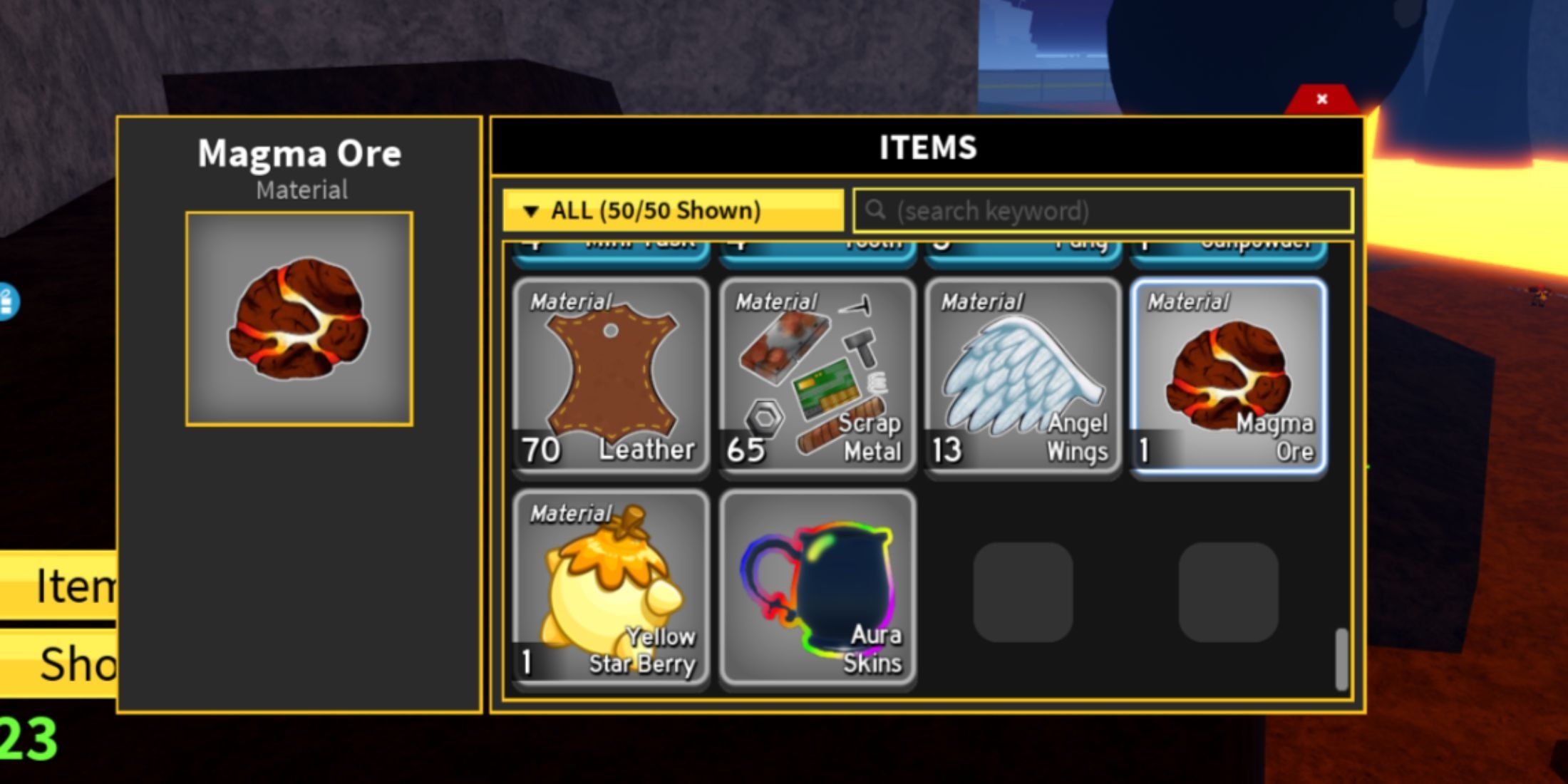Image resolution: width=1568 pixels, height=784 pixels.
Task: Close the Items window with red X
Action: click(x=1321, y=100)
